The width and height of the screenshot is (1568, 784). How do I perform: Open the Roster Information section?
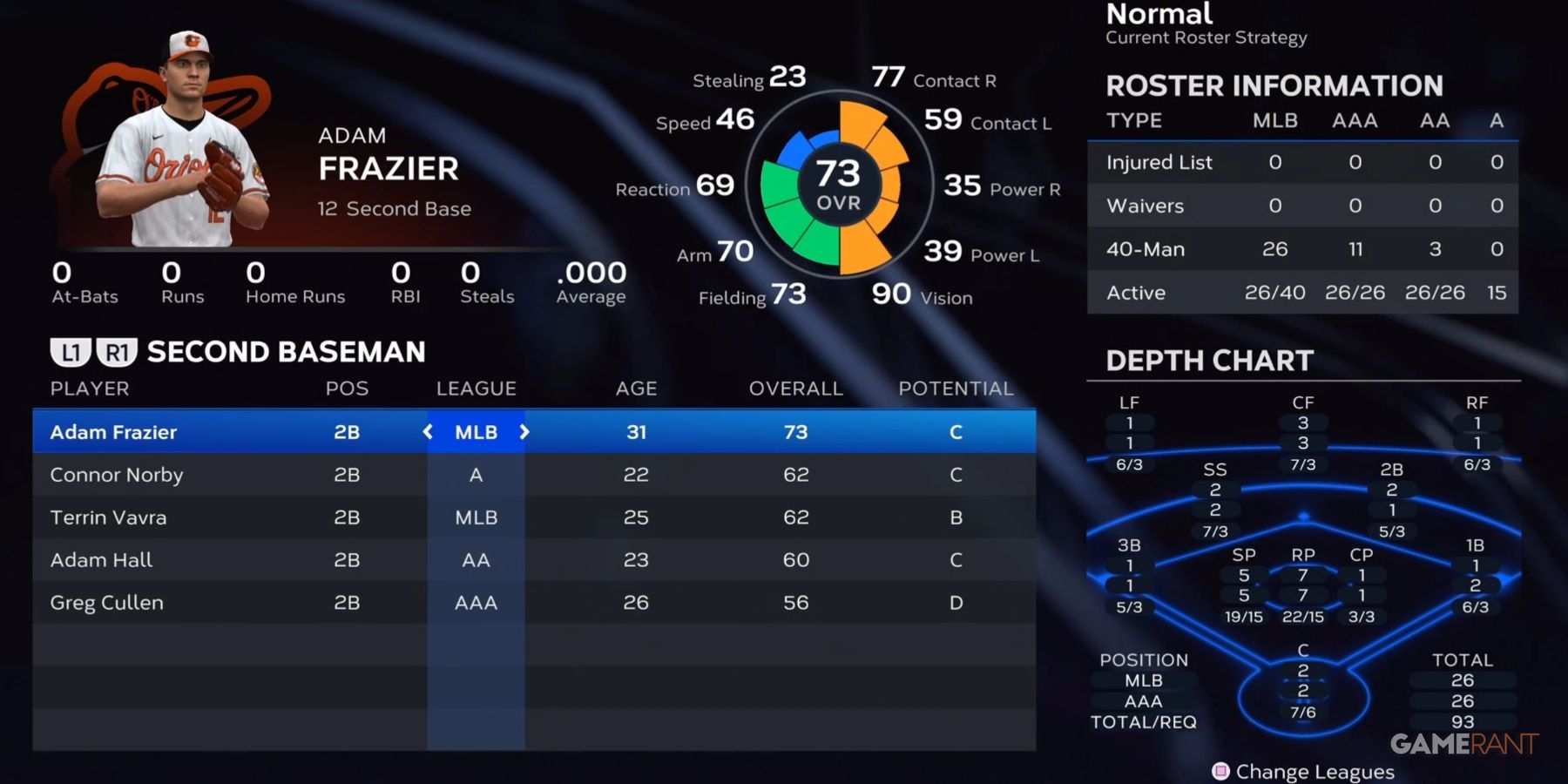pos(1274,85)
